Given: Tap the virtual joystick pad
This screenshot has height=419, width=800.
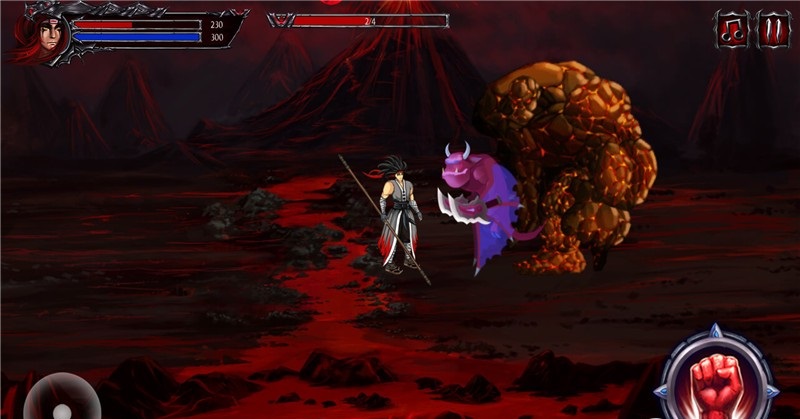Looking at the screenshot, I should tap(60, 398).
